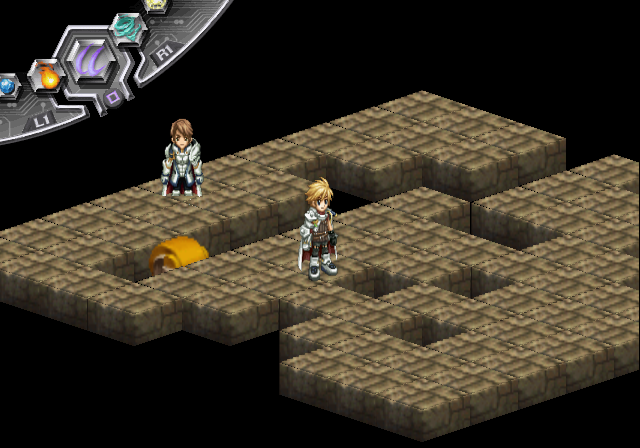Choose the fireball tool icon
Image resolution: width=640 pixels, height=448 pixels.
pos(47,76)
